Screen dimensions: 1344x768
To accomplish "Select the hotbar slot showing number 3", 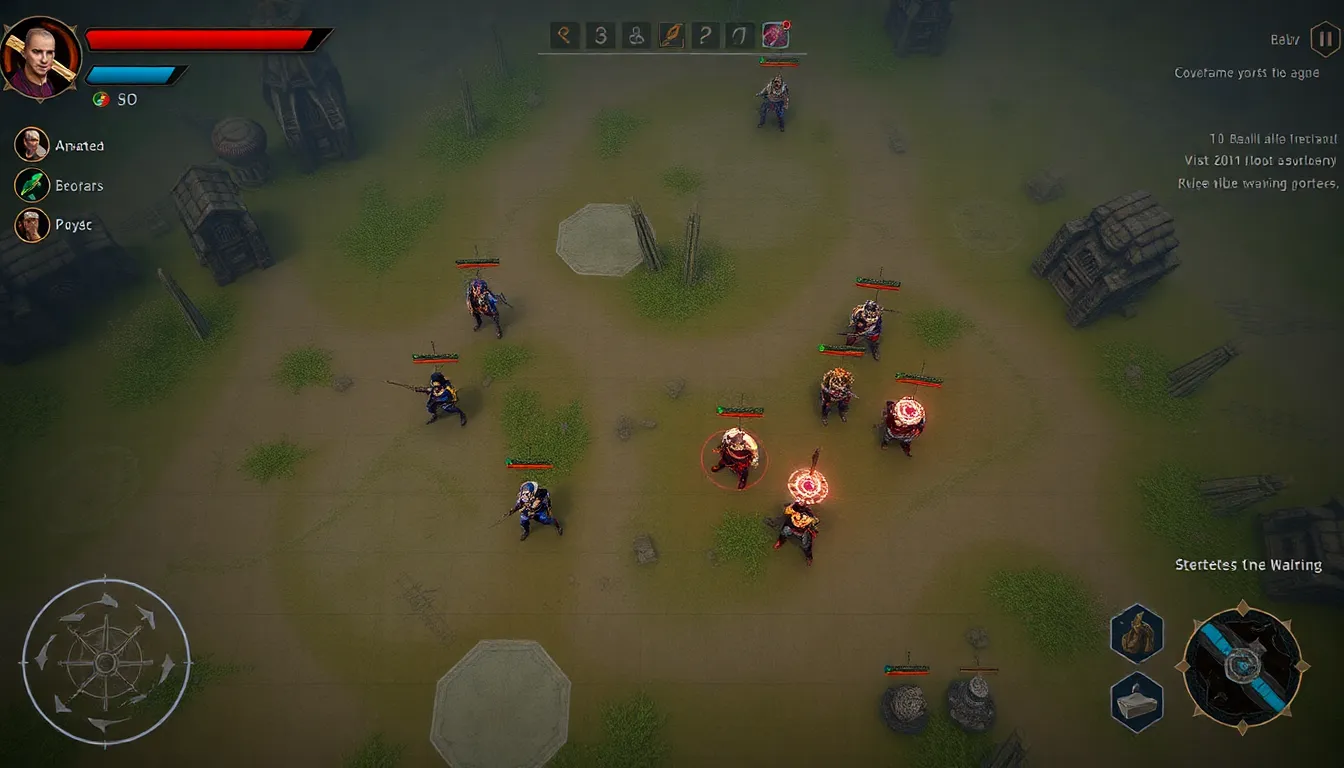I will [600, 36].
